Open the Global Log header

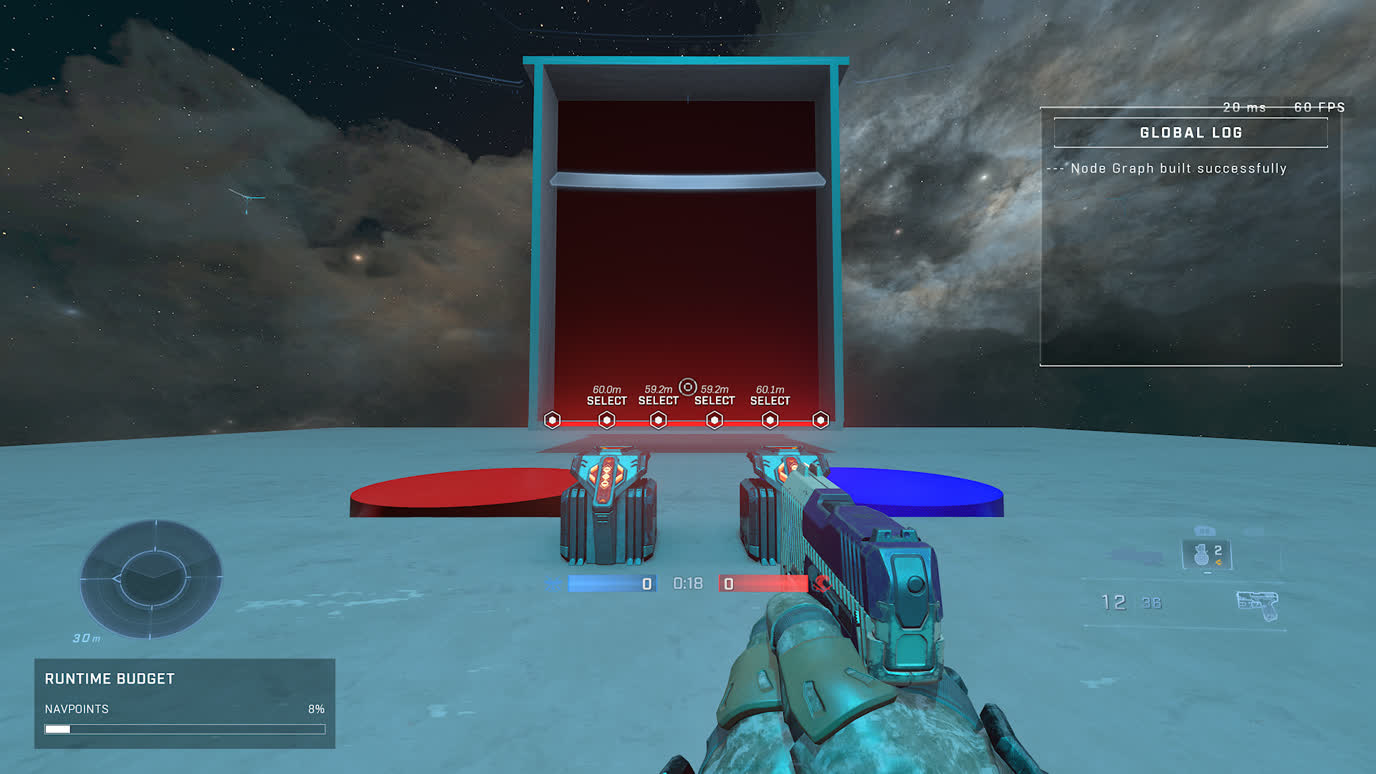[x=1190, y=133]
